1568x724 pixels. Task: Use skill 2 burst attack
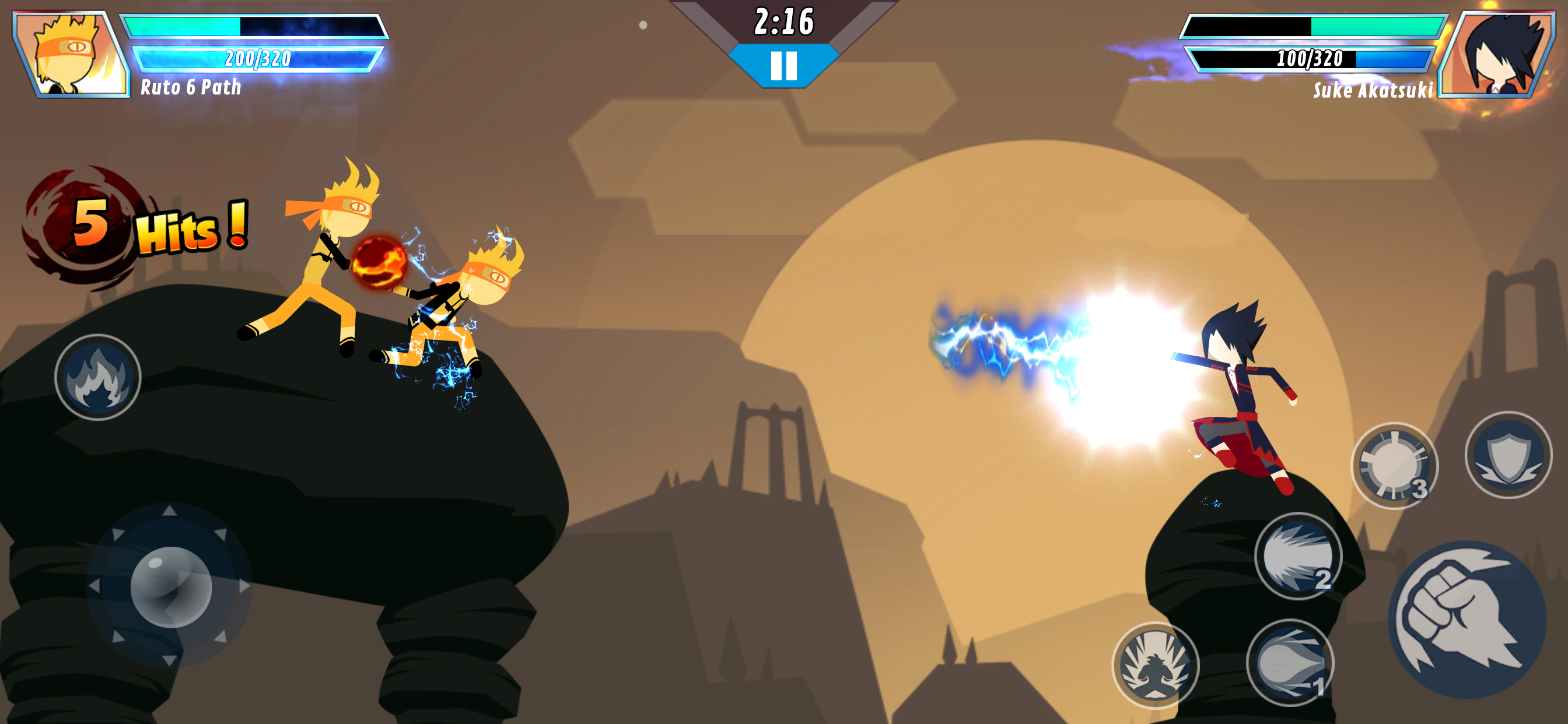[x=1298, y=556]
